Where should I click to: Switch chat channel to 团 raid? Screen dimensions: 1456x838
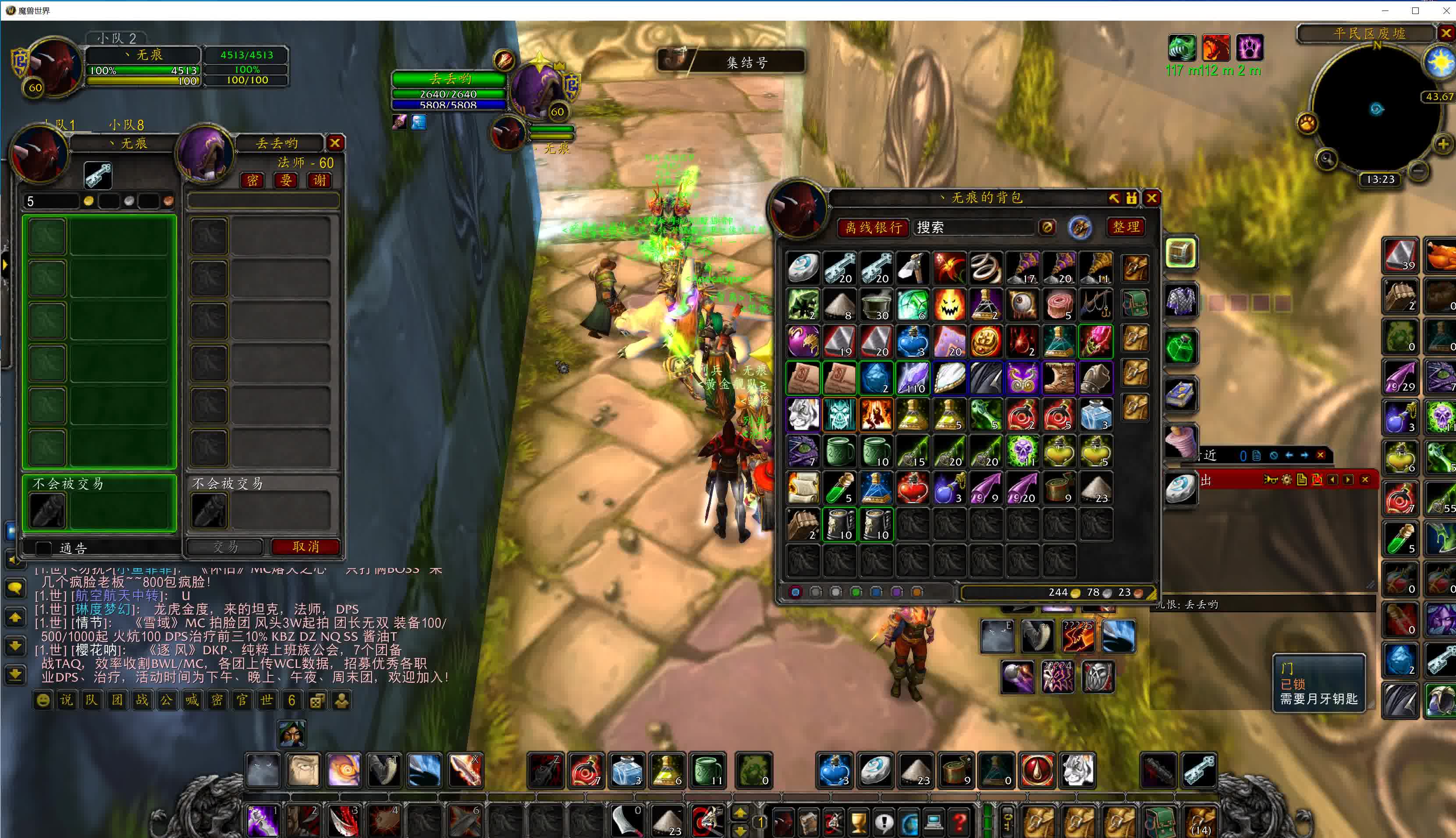(117, 700)
